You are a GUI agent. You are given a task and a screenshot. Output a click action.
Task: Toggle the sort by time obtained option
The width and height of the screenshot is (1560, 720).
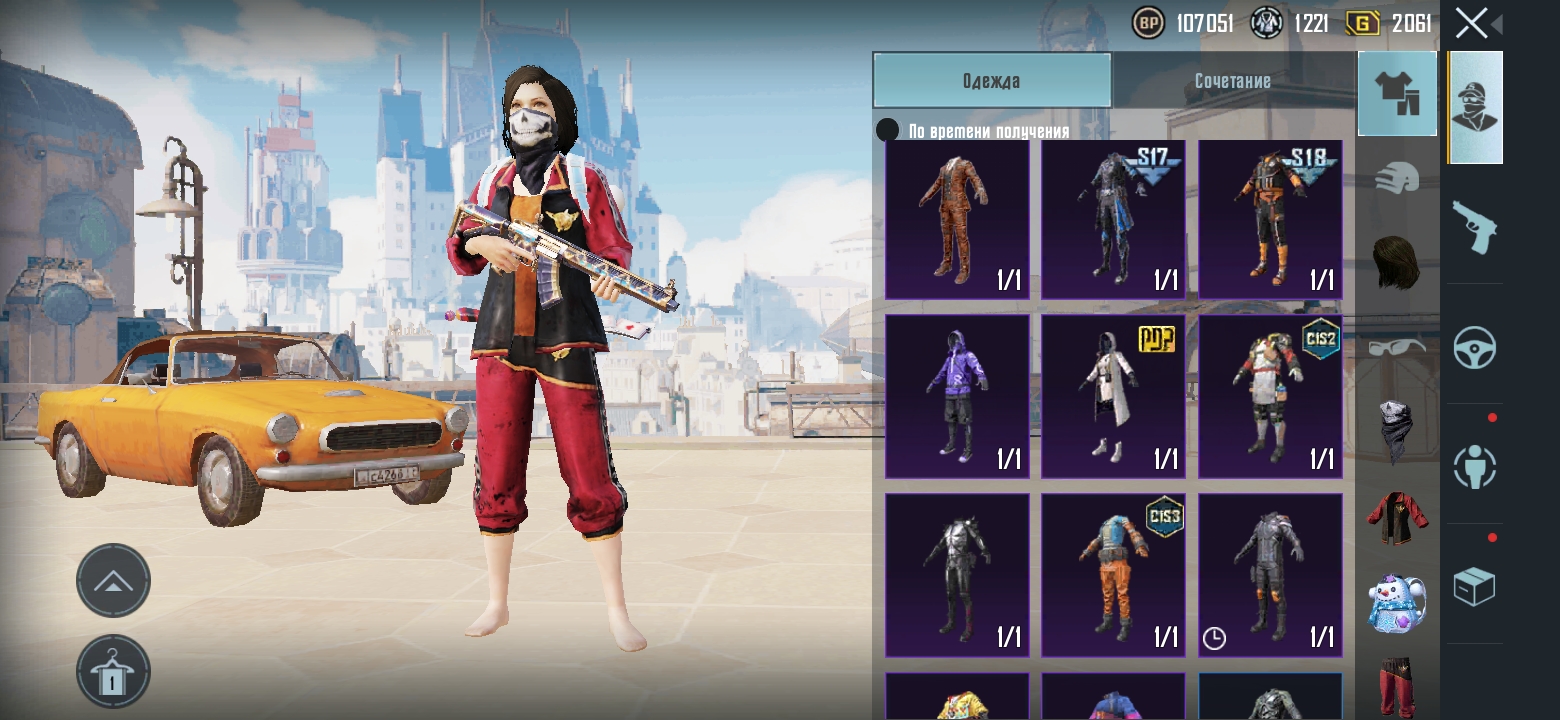click(887, 130)
